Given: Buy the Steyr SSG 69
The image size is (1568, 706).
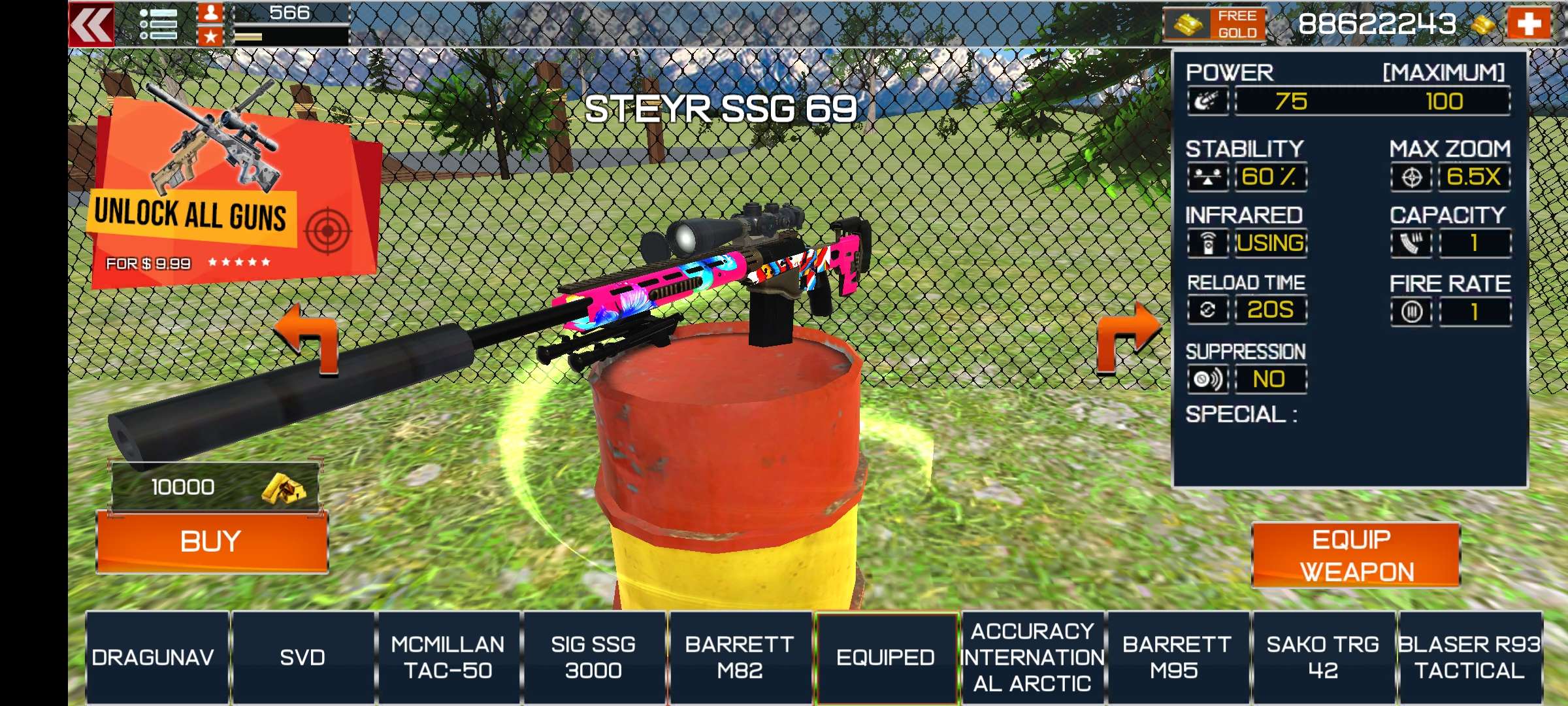Looking at the screenshot, I should click(x=212, y=542).
